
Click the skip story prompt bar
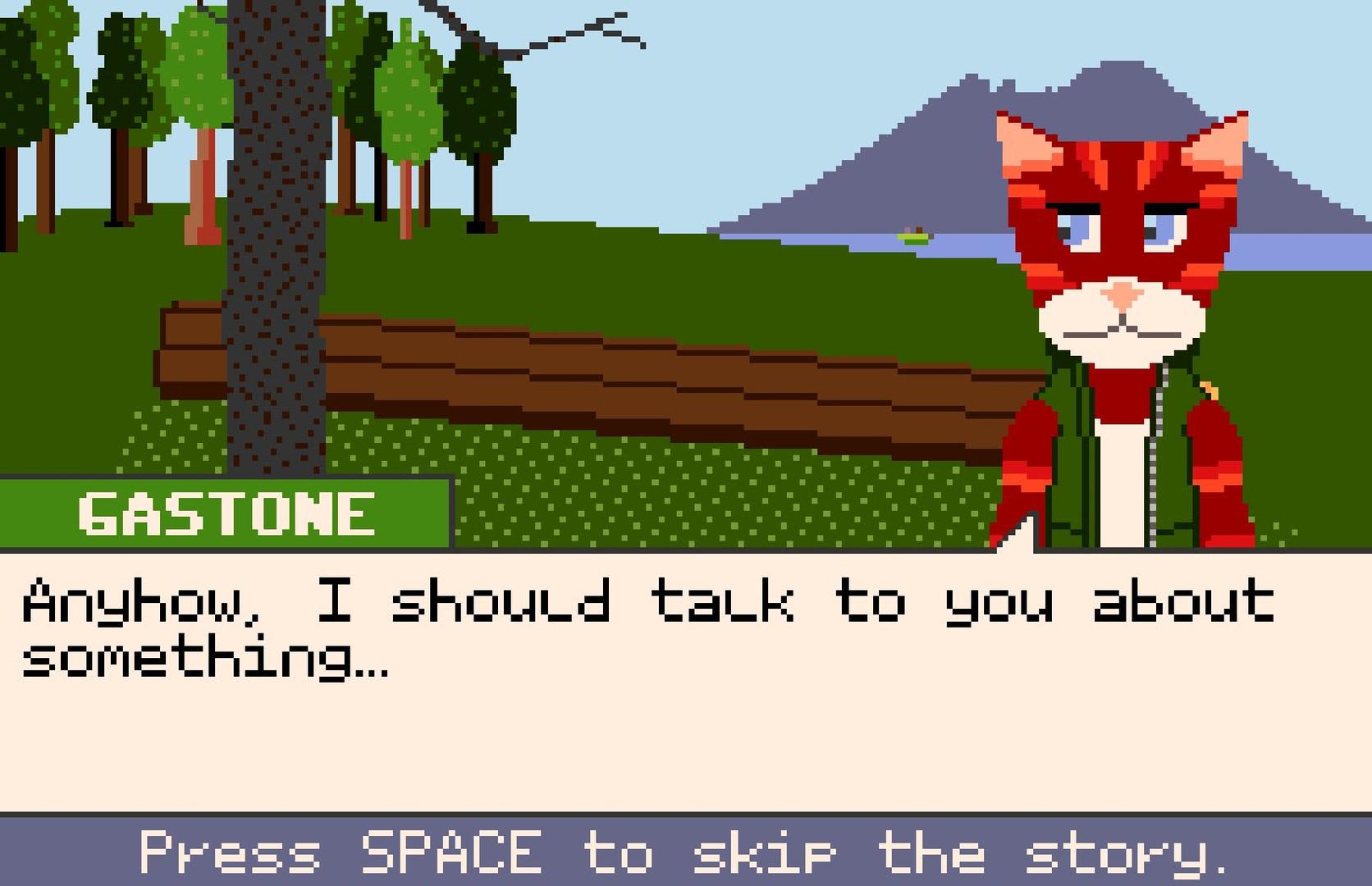point(686,853)
